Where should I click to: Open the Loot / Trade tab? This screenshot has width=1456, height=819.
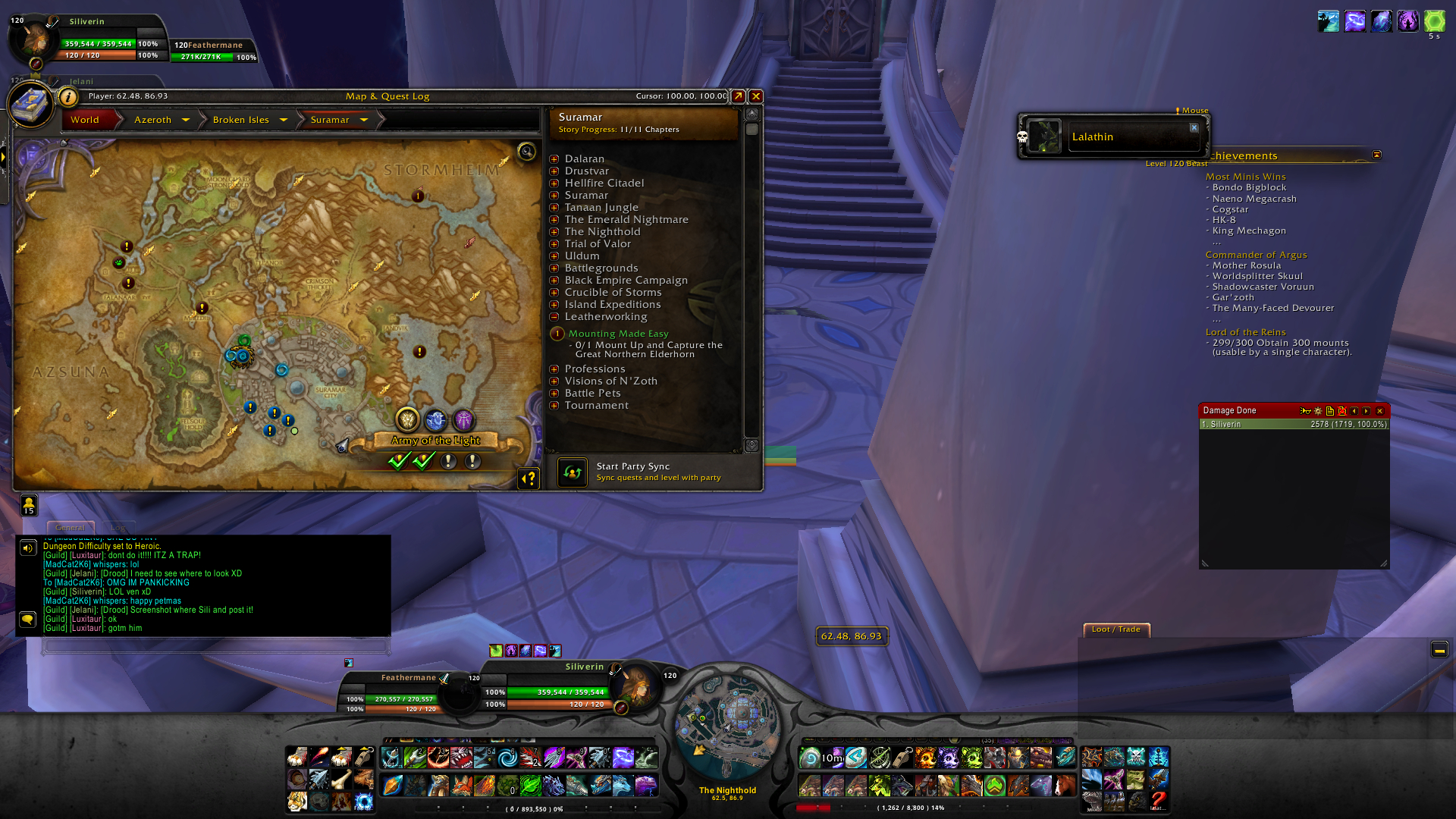point(1116,629)
